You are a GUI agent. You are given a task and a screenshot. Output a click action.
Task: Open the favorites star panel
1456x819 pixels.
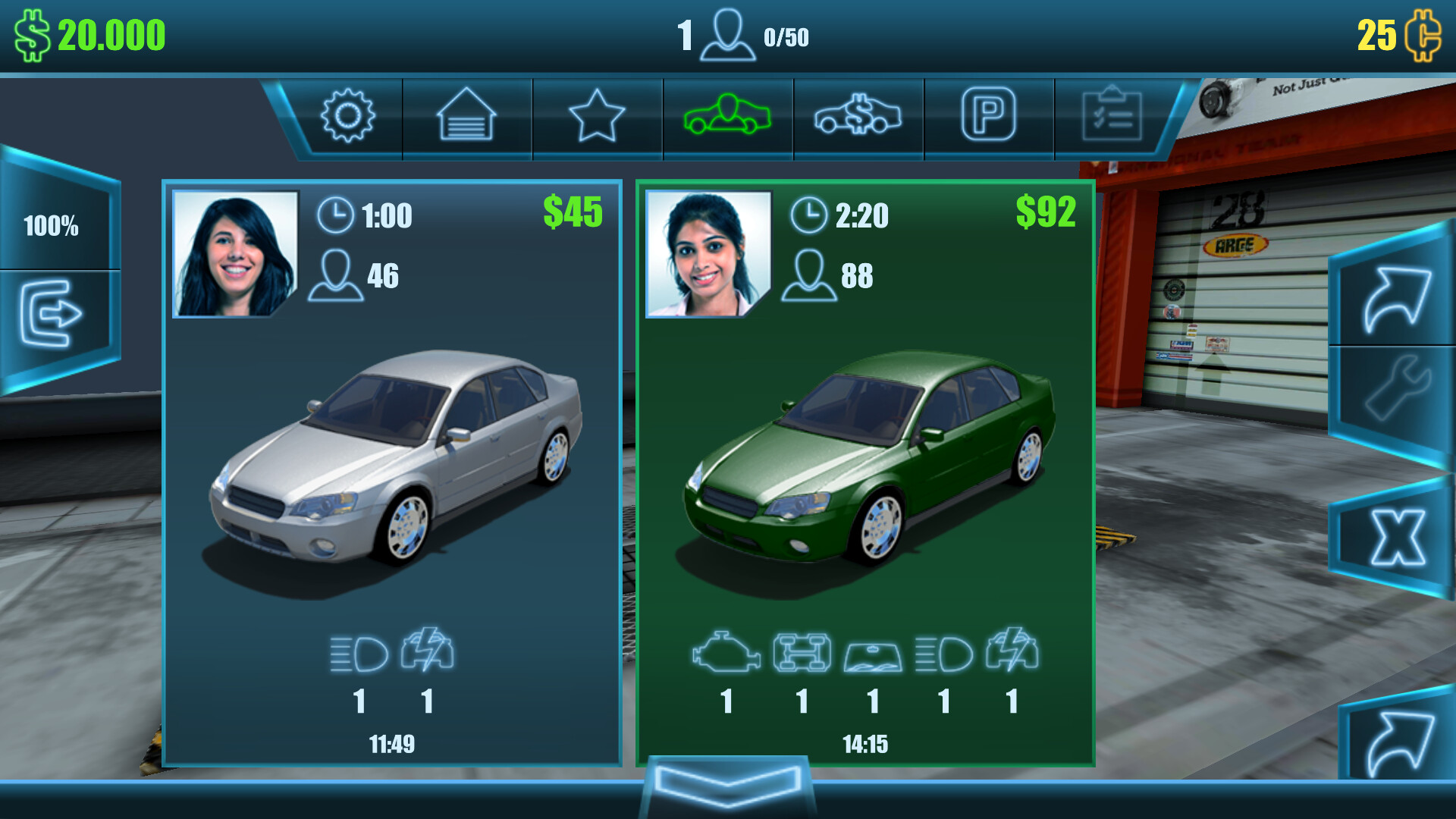click(x=597, y=115)
